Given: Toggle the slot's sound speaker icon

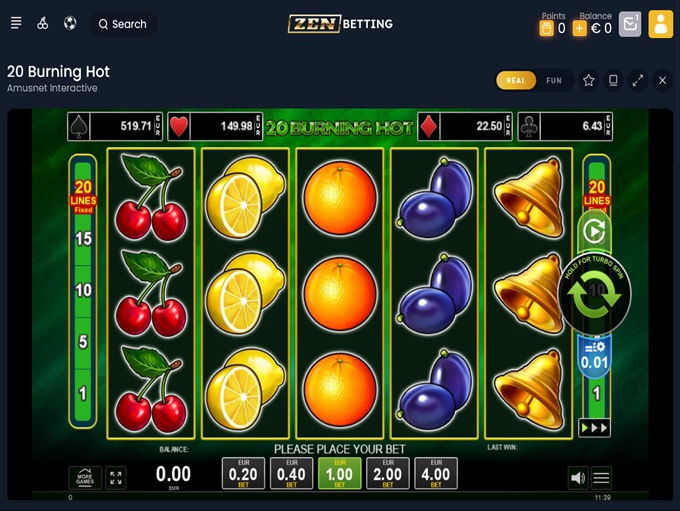Looking at the screenshot, I should tap(577, 478).
